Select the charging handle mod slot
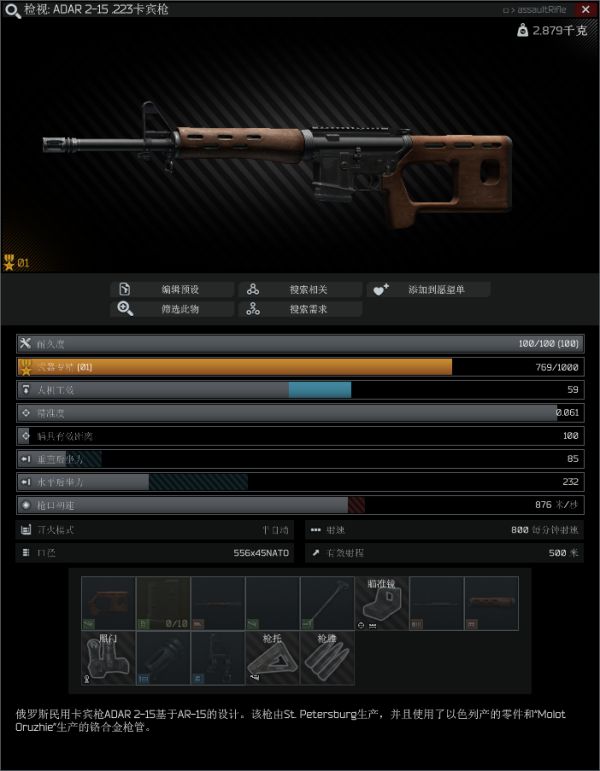The width and height of the screenshot is (600, 771). point(327,603)
